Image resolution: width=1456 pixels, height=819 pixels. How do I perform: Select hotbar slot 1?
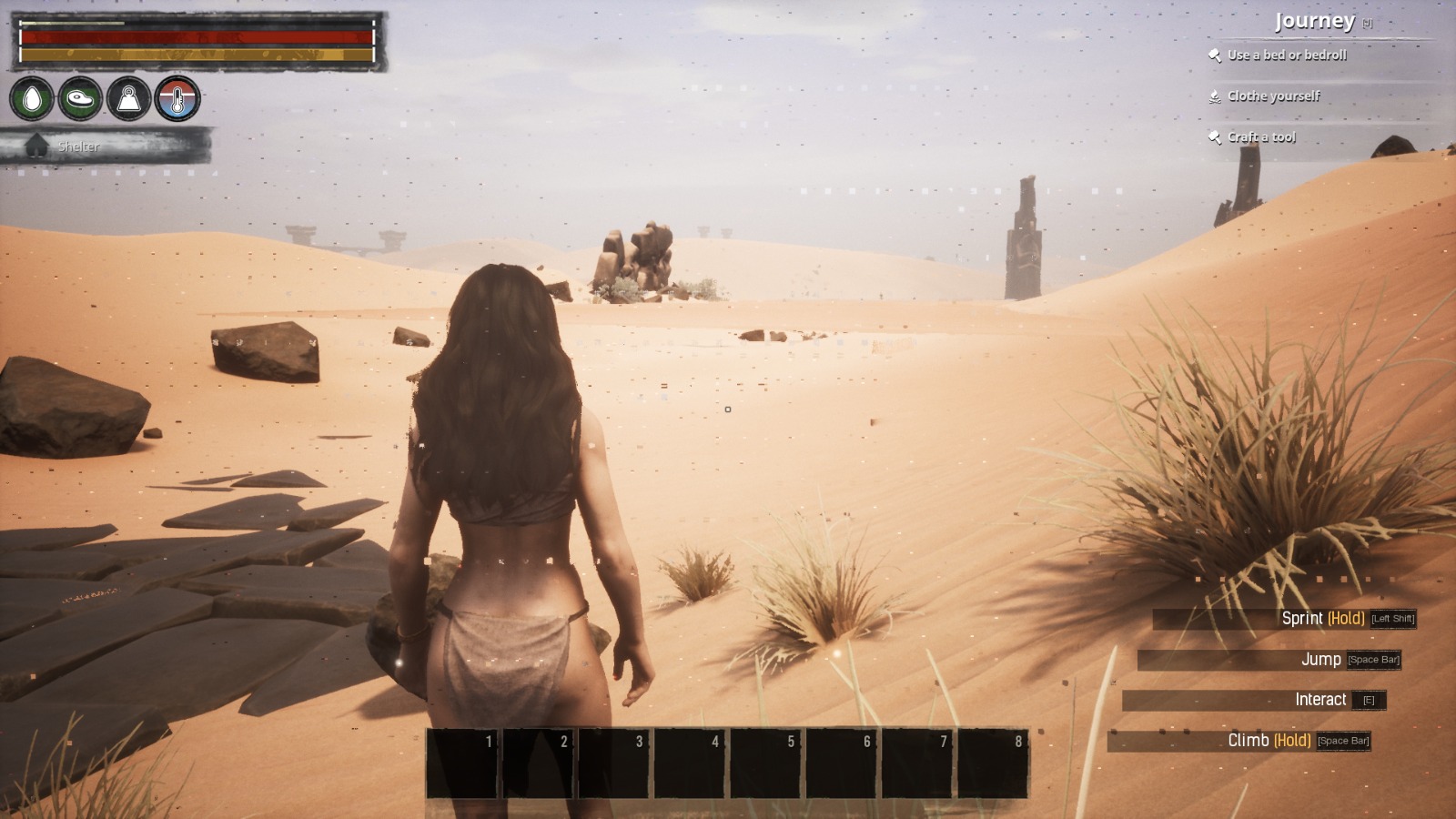coord(463,764)
